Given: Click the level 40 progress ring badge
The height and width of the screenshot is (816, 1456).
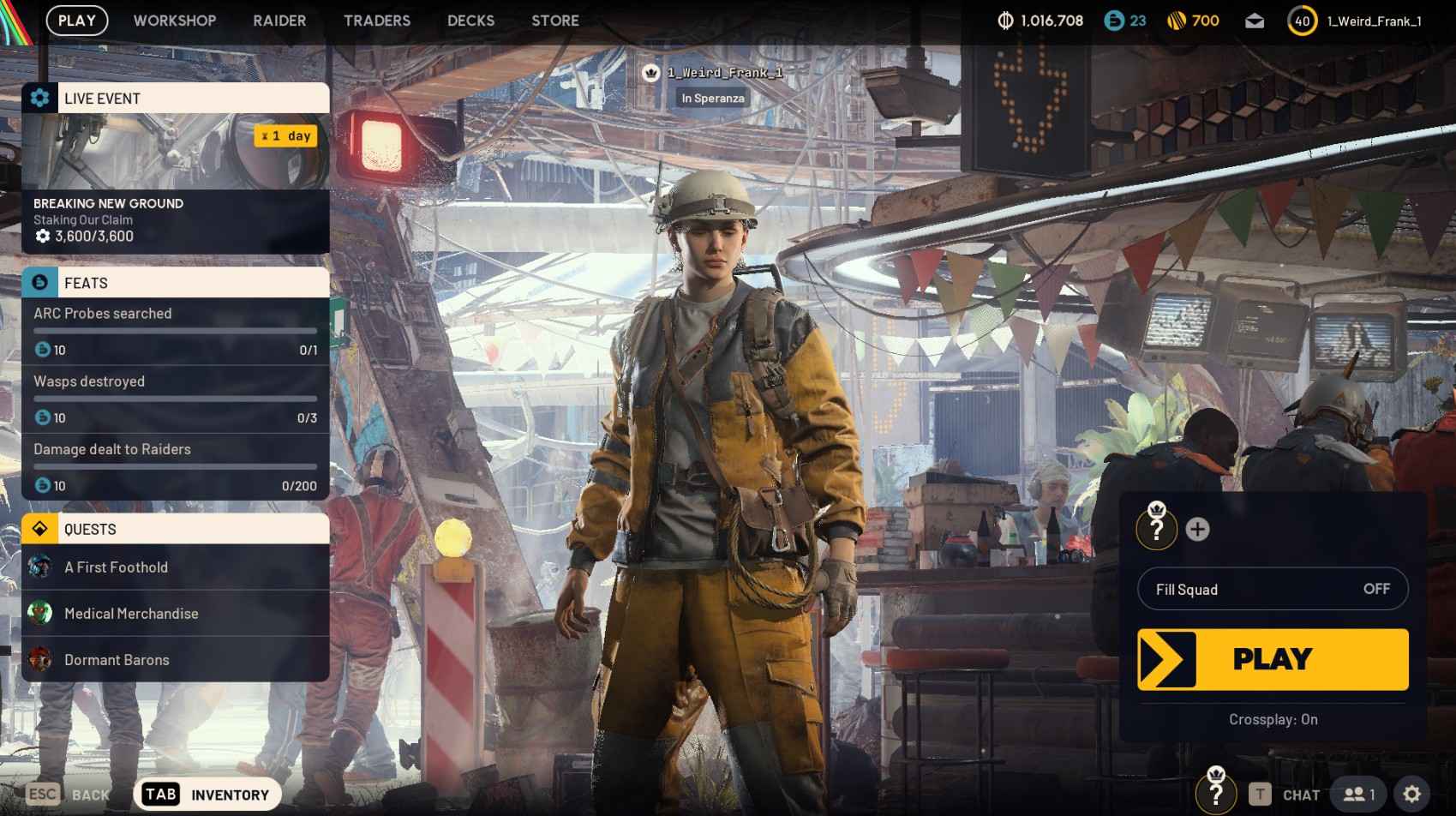Looking at the screenshot, I should (1301, 21).
